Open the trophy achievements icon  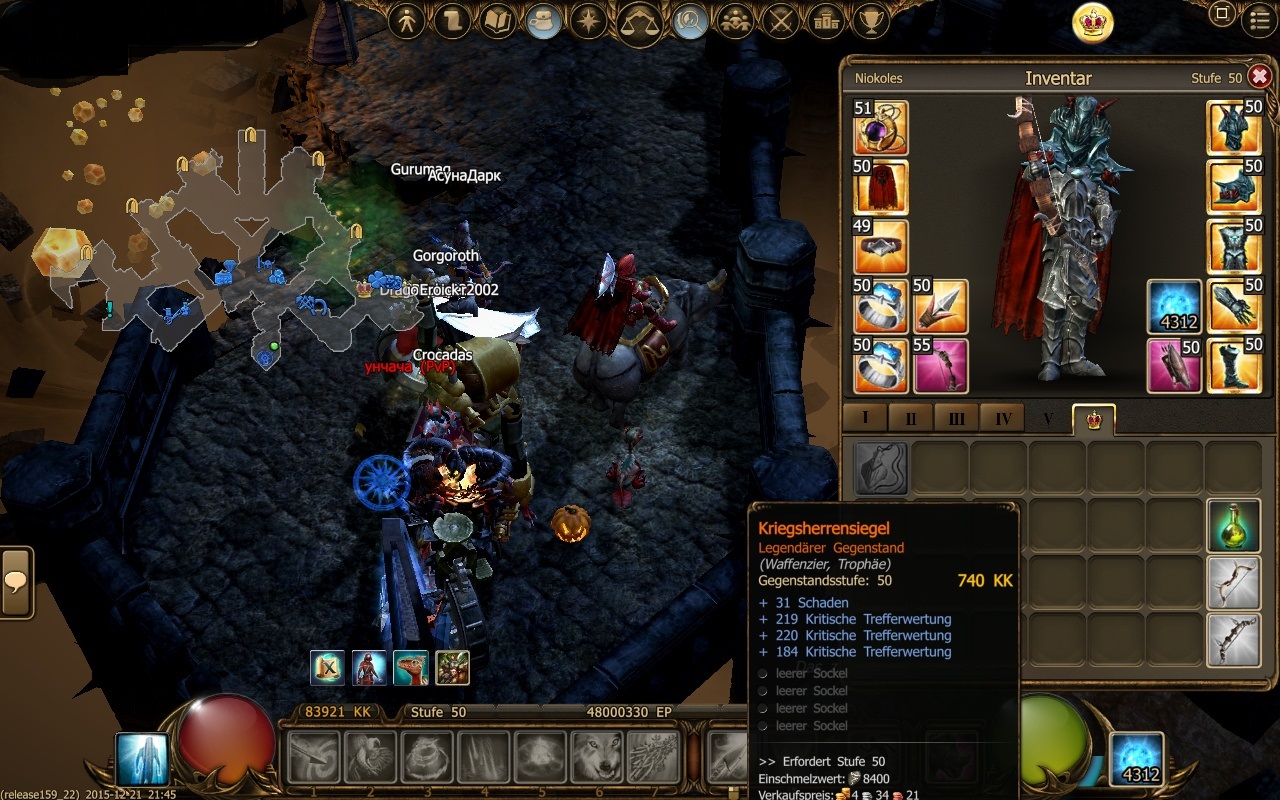pyautogui.click(x=873, y=22)
